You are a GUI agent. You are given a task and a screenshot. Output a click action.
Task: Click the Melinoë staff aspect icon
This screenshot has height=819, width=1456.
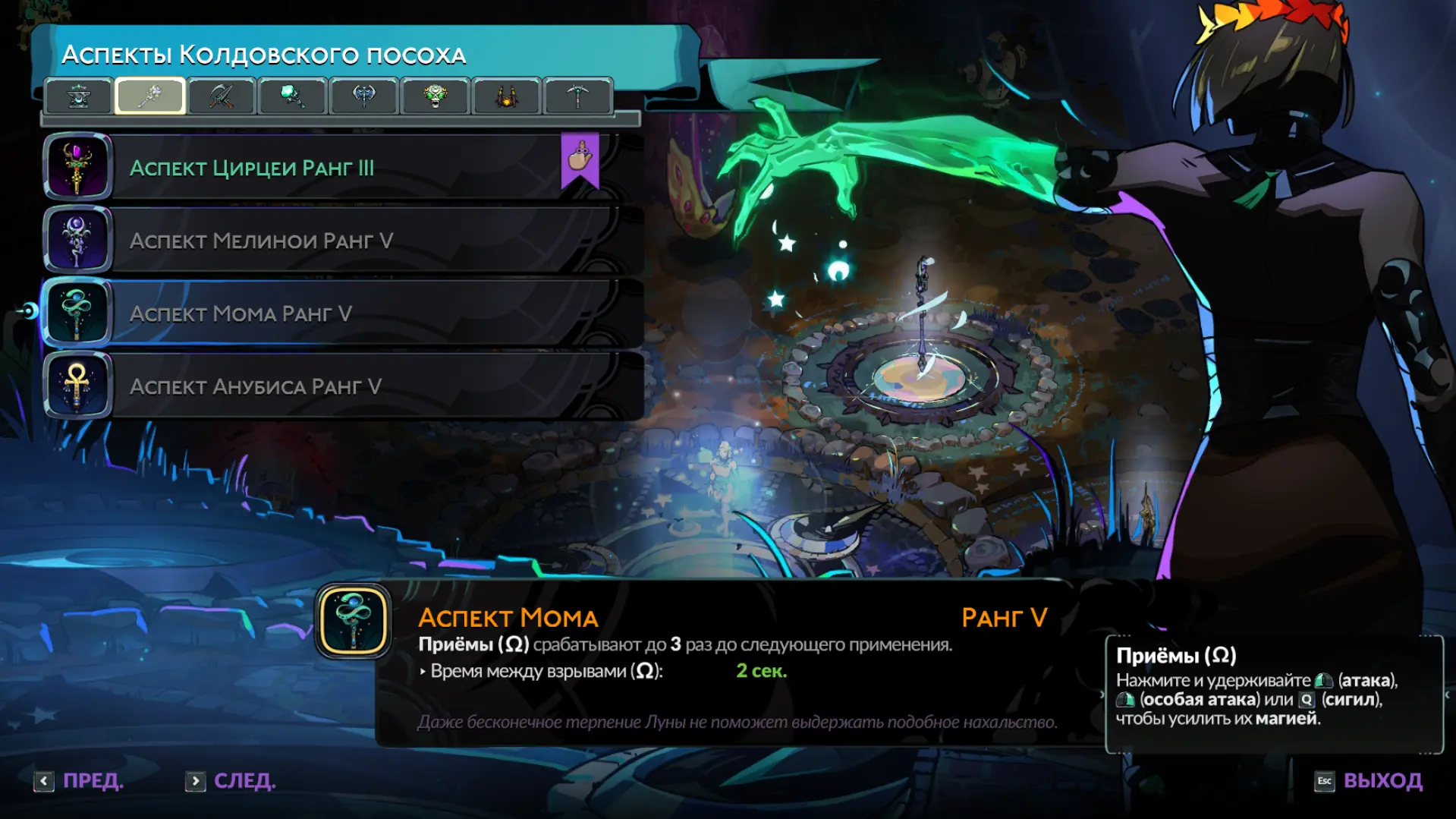click(x=77, y=241)
